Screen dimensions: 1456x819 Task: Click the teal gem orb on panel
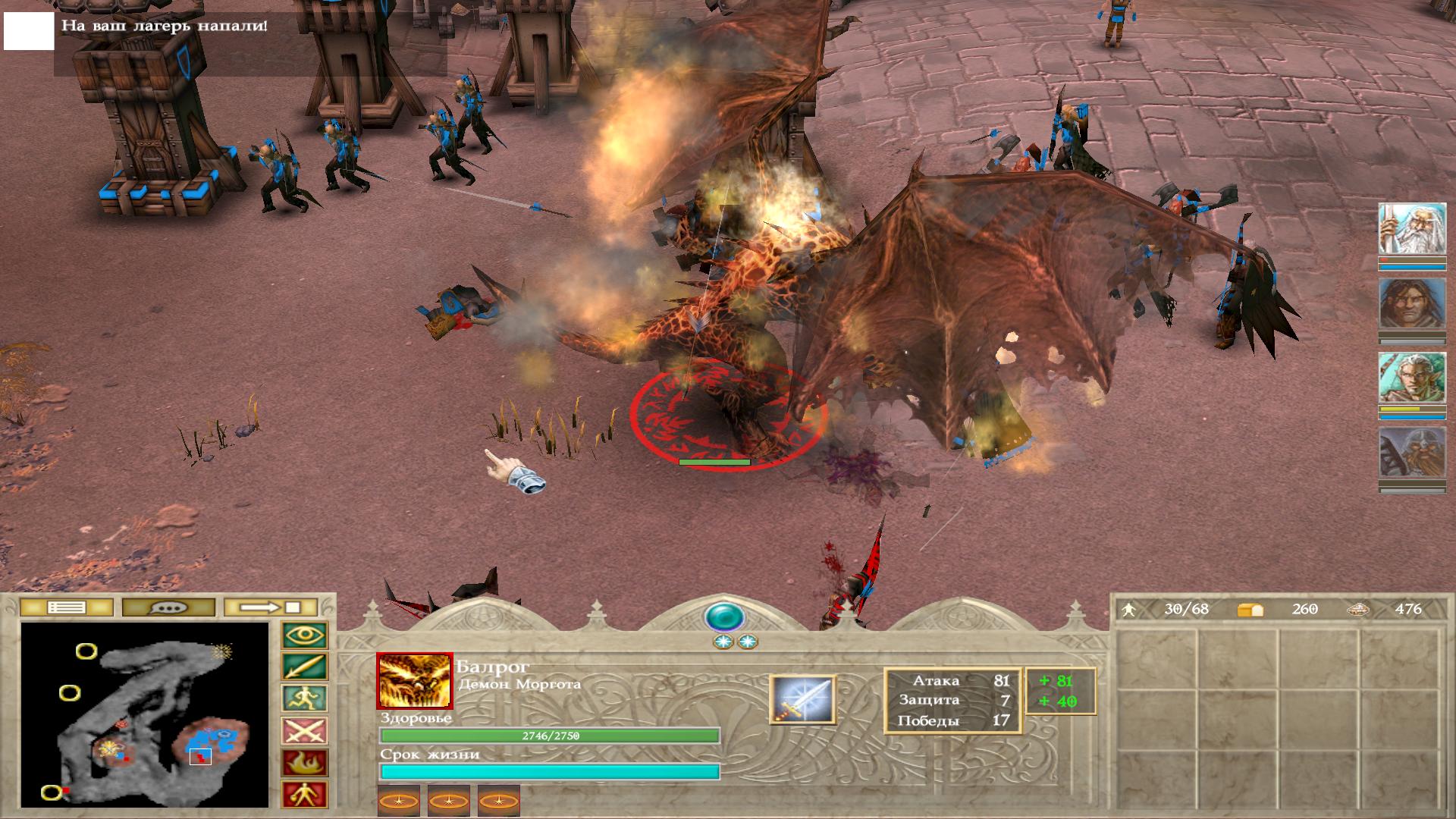(x=724, y=617)
